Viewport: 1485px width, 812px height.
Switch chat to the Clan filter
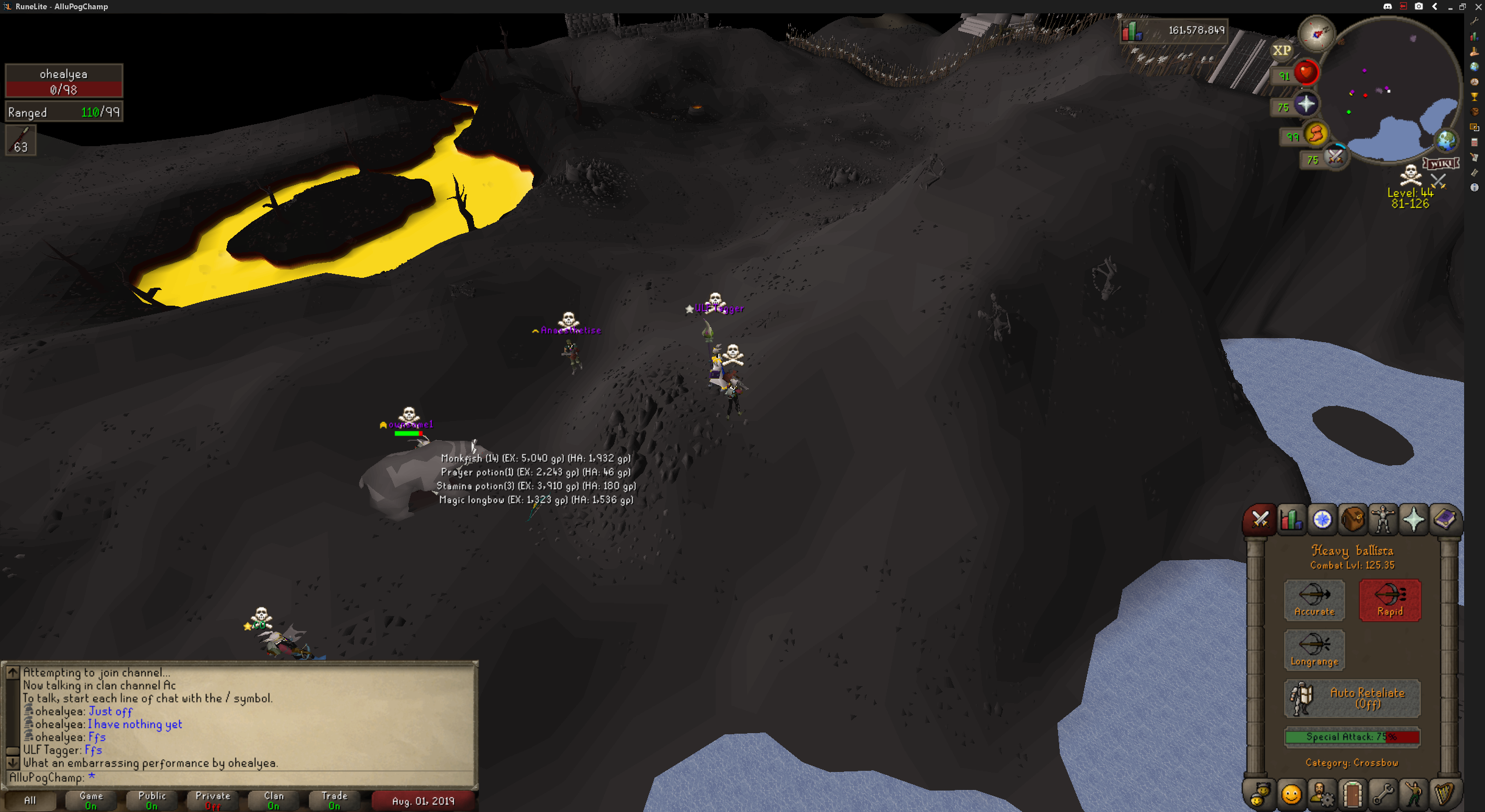[274, 800]
